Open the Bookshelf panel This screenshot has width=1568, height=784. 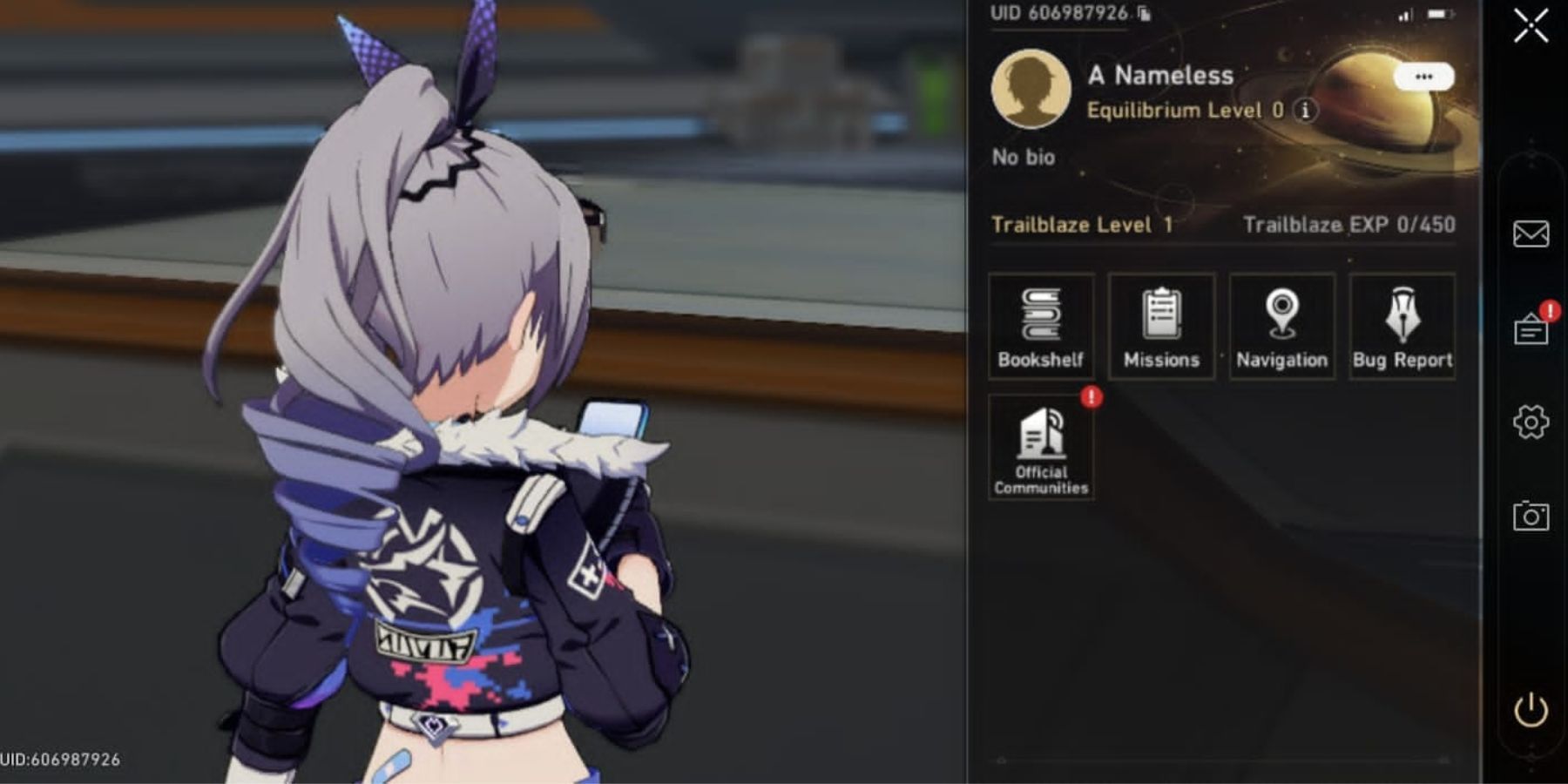click(x=1041, y=322)
